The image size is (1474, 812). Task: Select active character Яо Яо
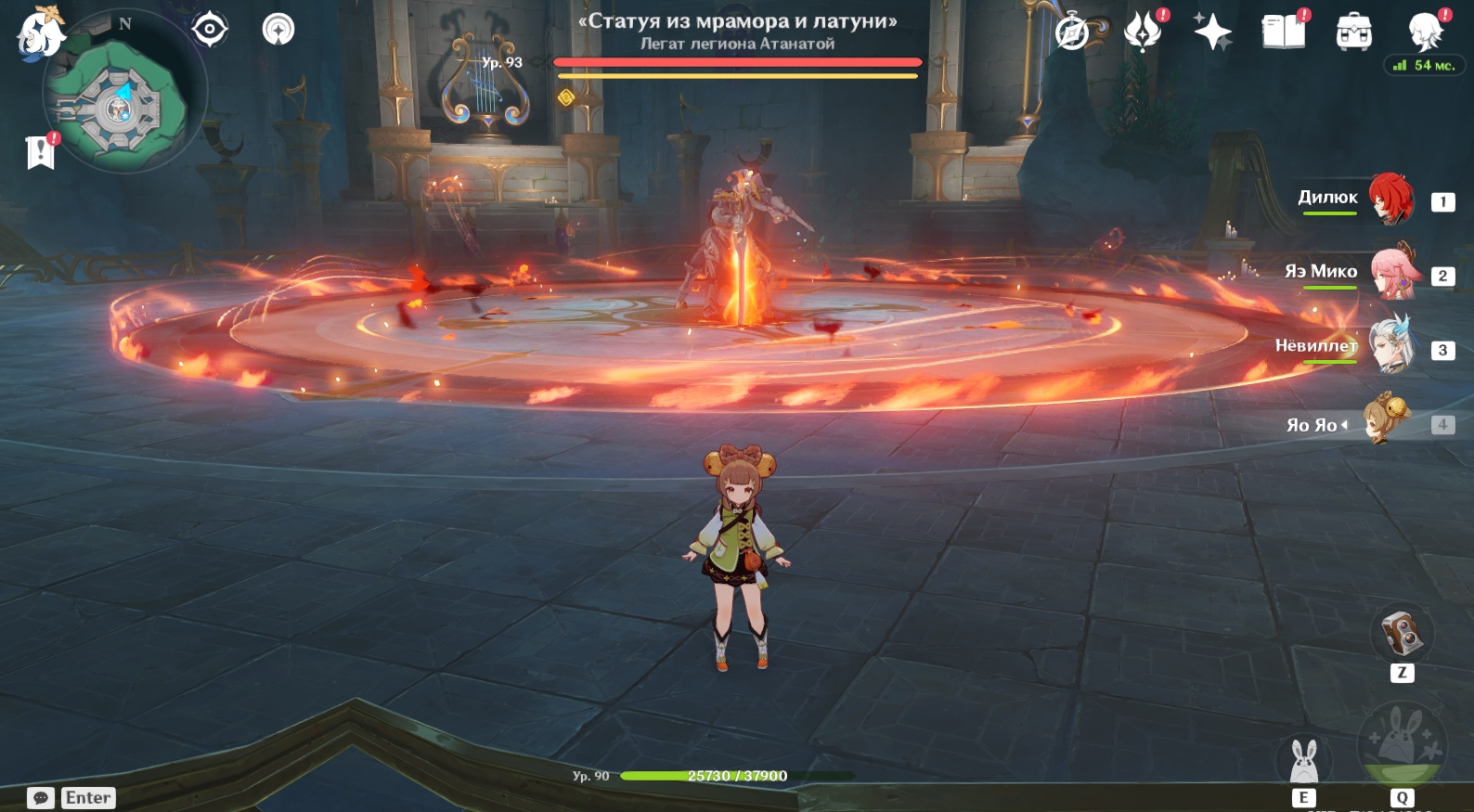1387,421
